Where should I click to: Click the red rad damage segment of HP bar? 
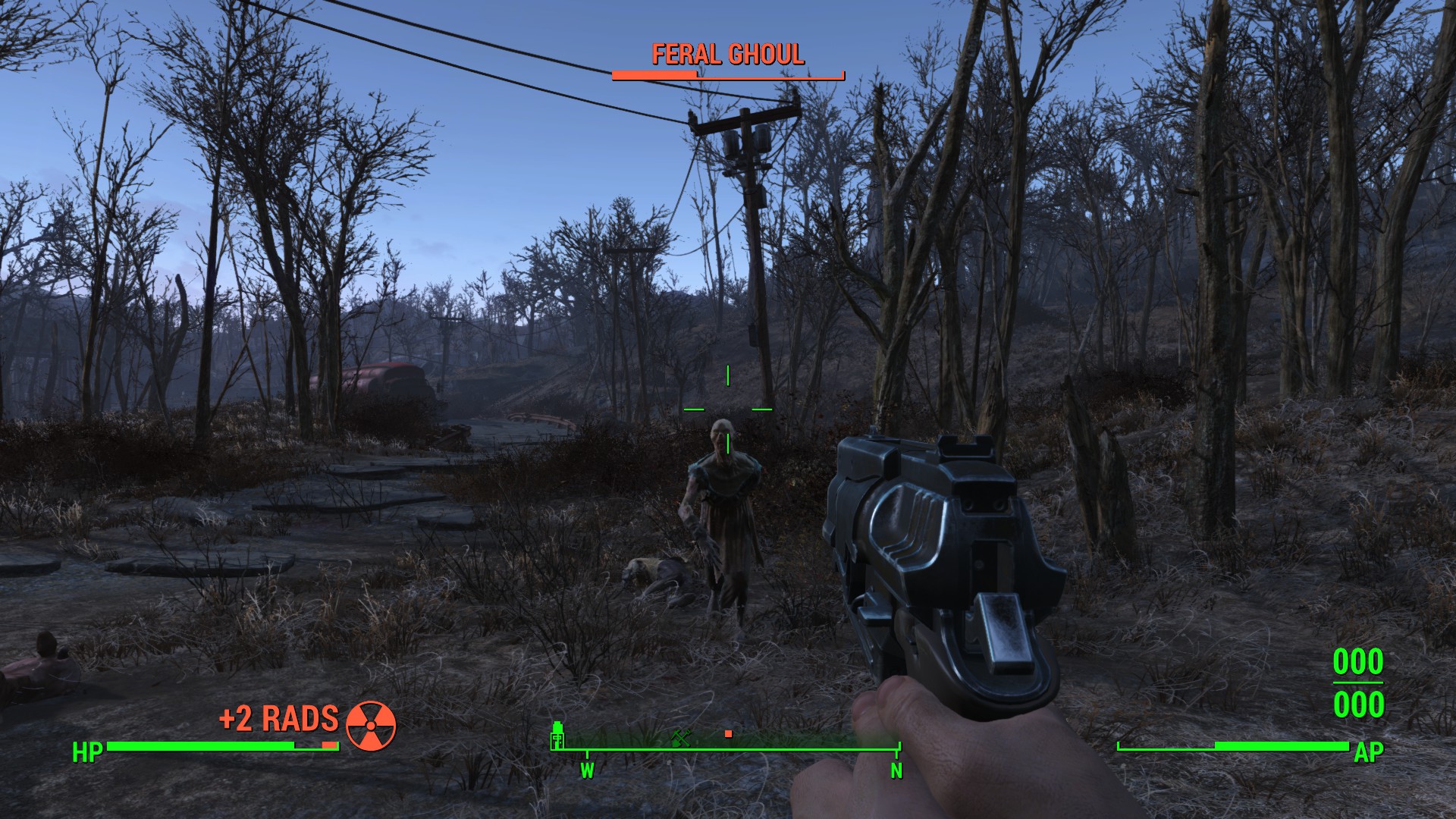(328, 745)
